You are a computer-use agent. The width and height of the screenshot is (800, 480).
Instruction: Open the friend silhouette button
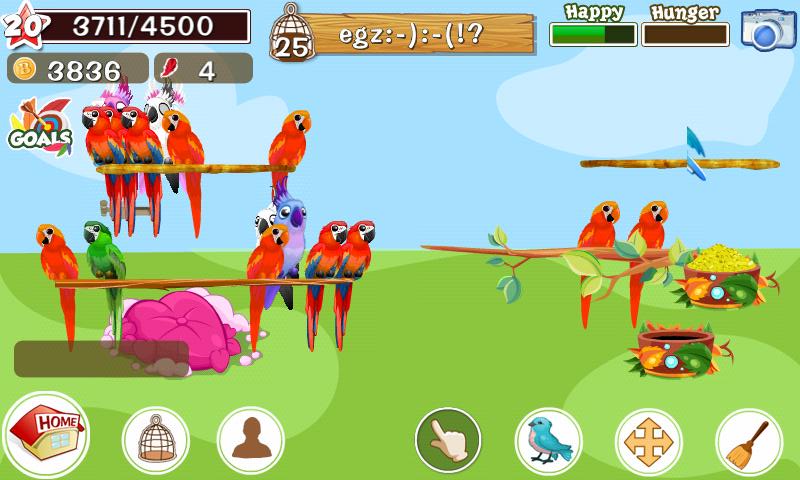(x=250, y=440)
